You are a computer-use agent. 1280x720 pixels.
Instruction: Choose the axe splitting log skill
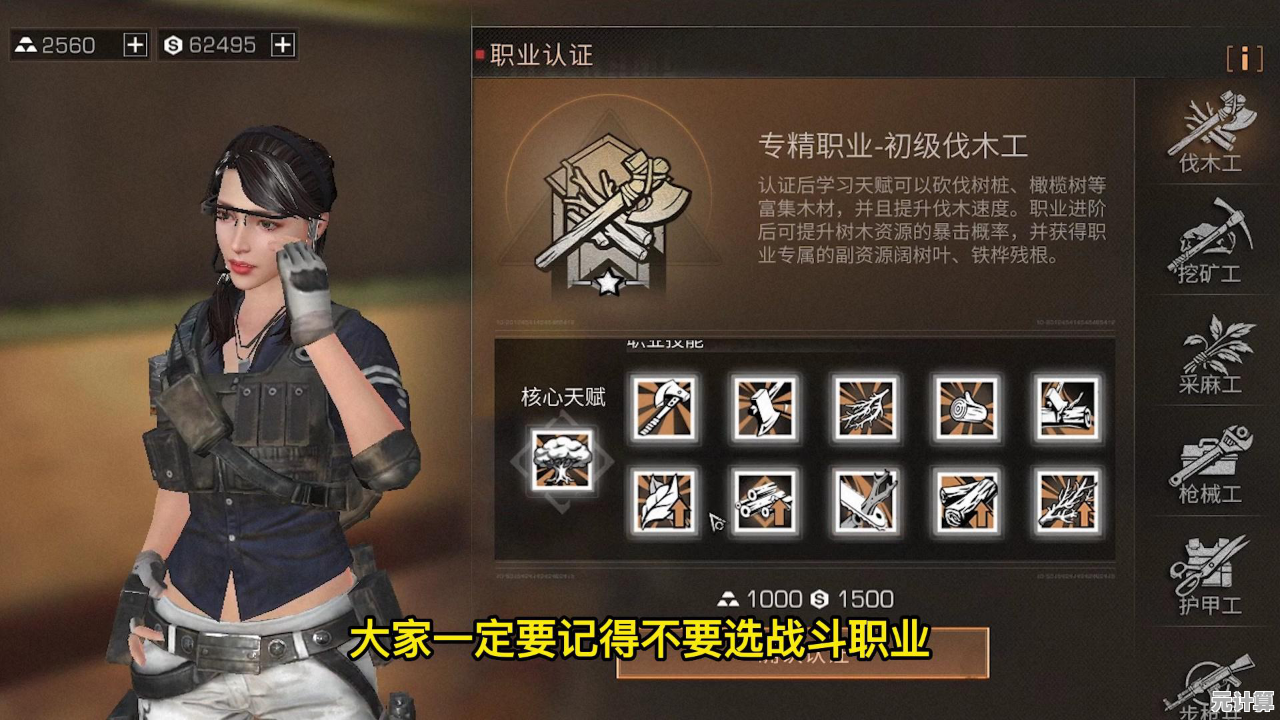[1067, 408]
